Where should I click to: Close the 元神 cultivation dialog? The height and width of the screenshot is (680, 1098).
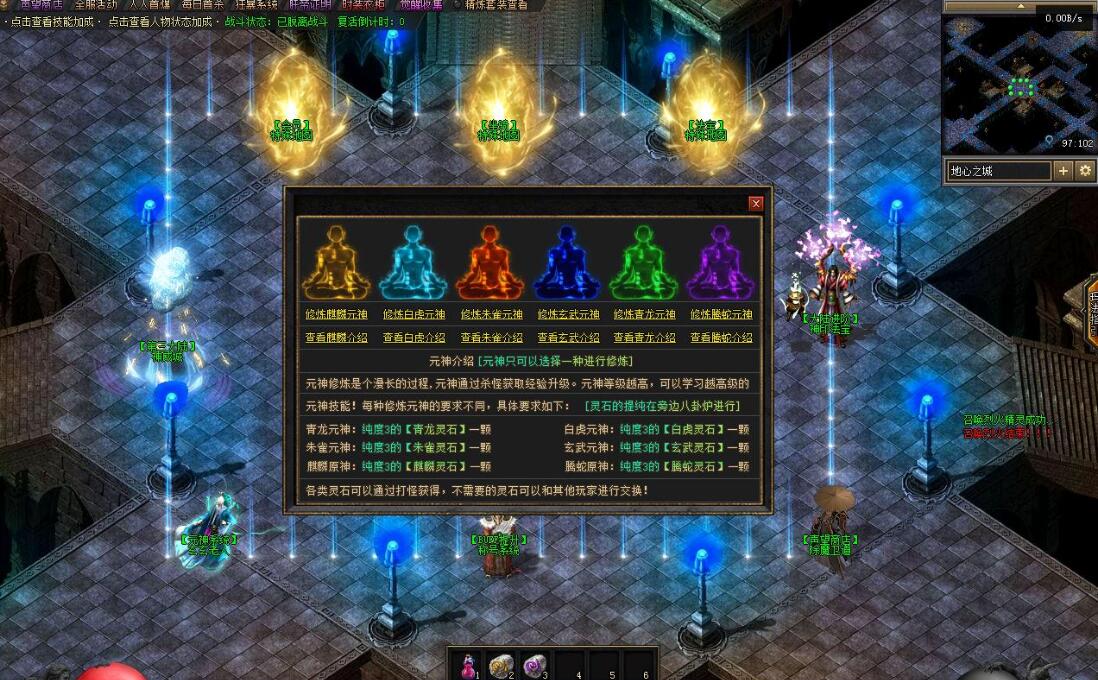click(756, 203)
